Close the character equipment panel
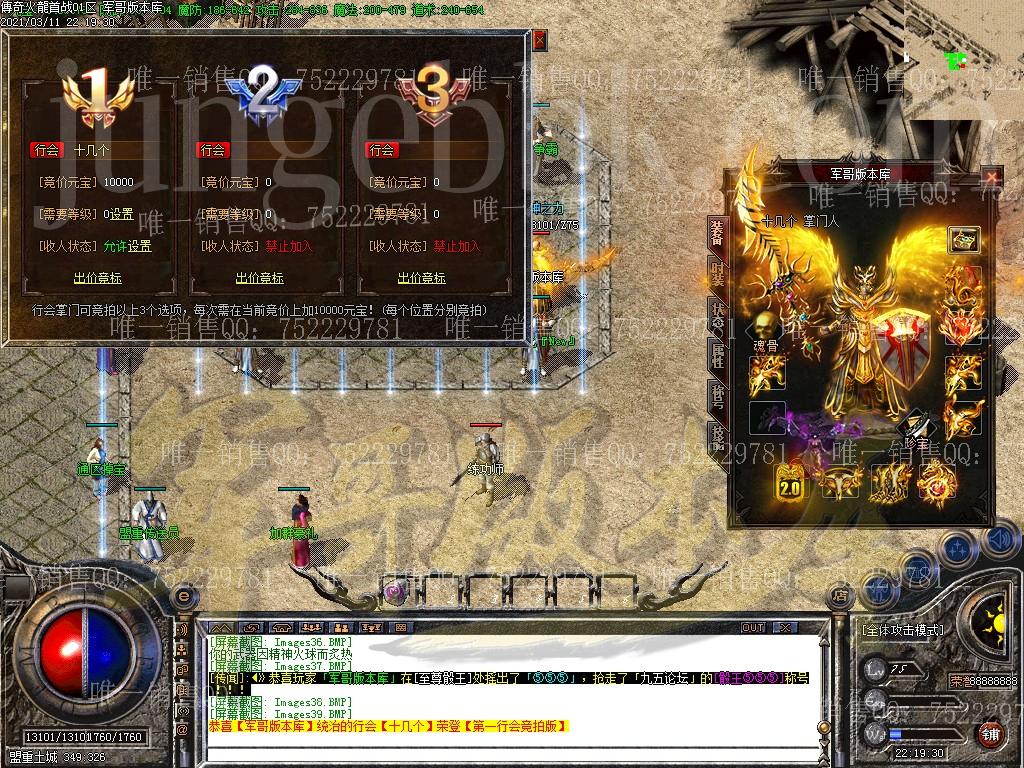This screenshot has width=1024, height=768. [991, 178]
